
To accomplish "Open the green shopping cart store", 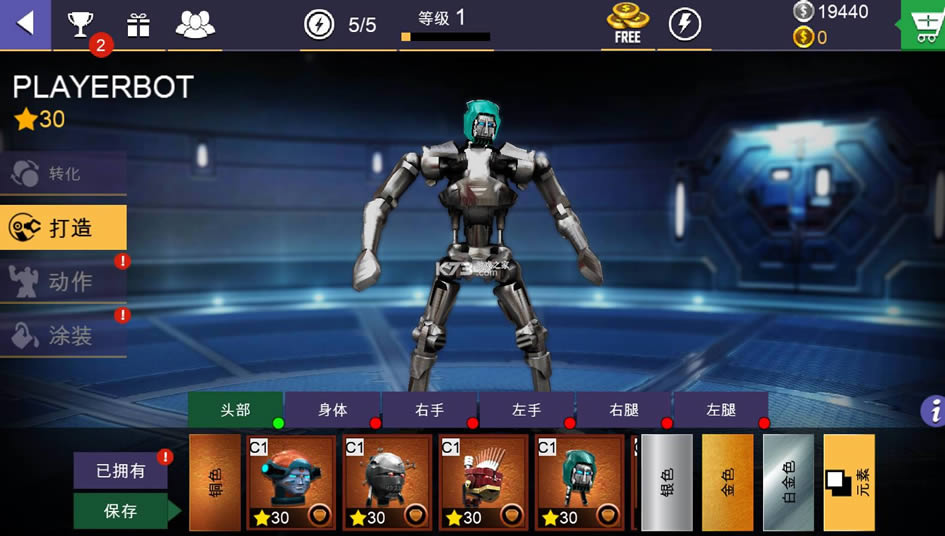I will tap(923, 24).
